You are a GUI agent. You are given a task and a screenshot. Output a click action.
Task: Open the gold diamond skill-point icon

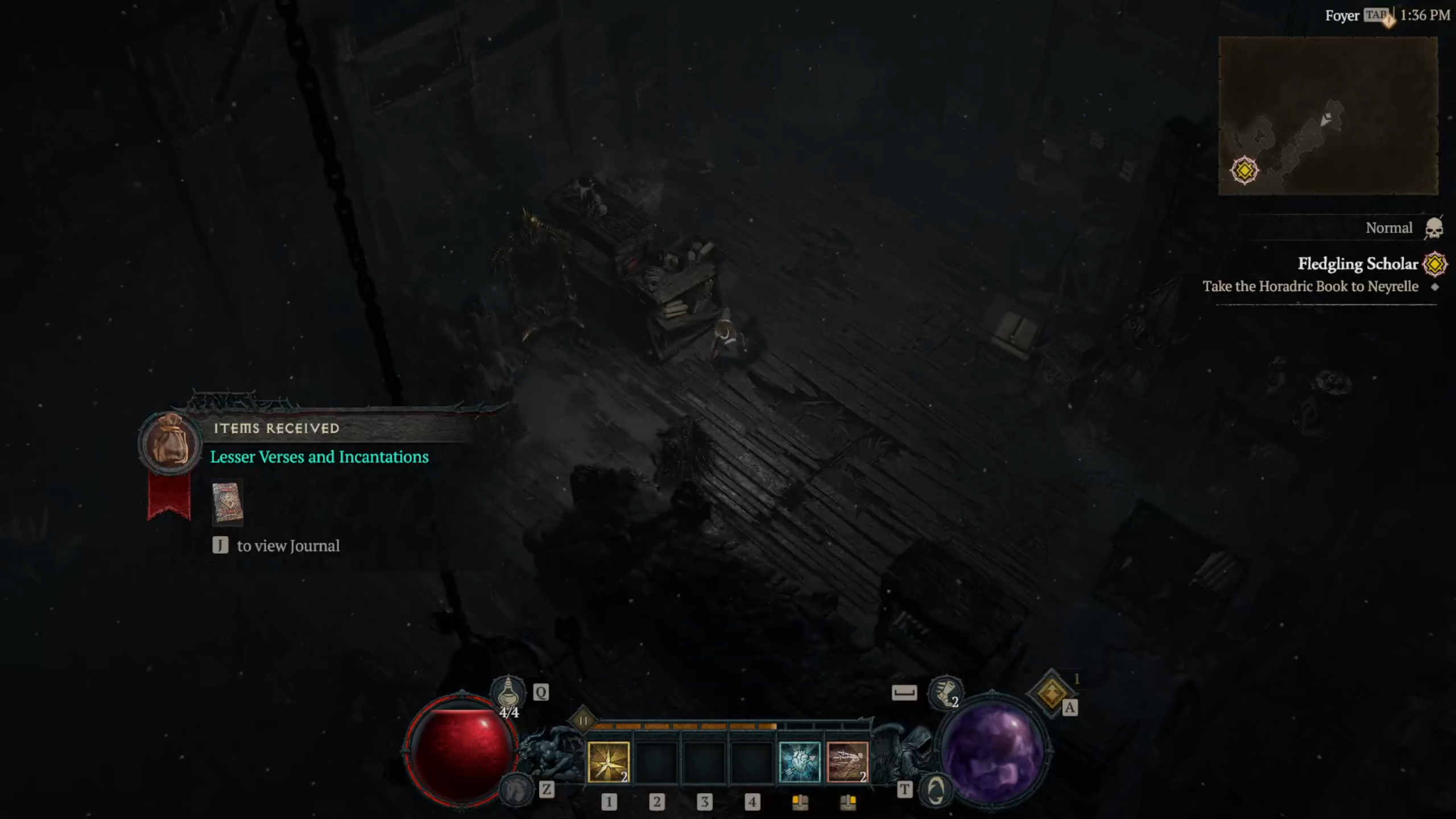click(x=1052, y=693)
